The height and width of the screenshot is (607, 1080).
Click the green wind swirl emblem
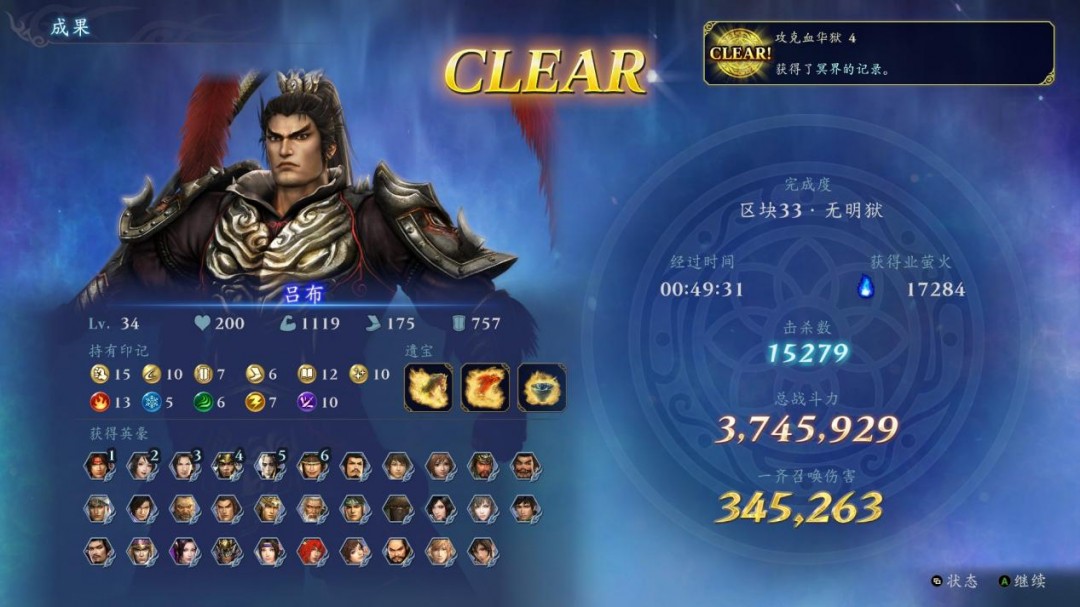click(203, 402)
